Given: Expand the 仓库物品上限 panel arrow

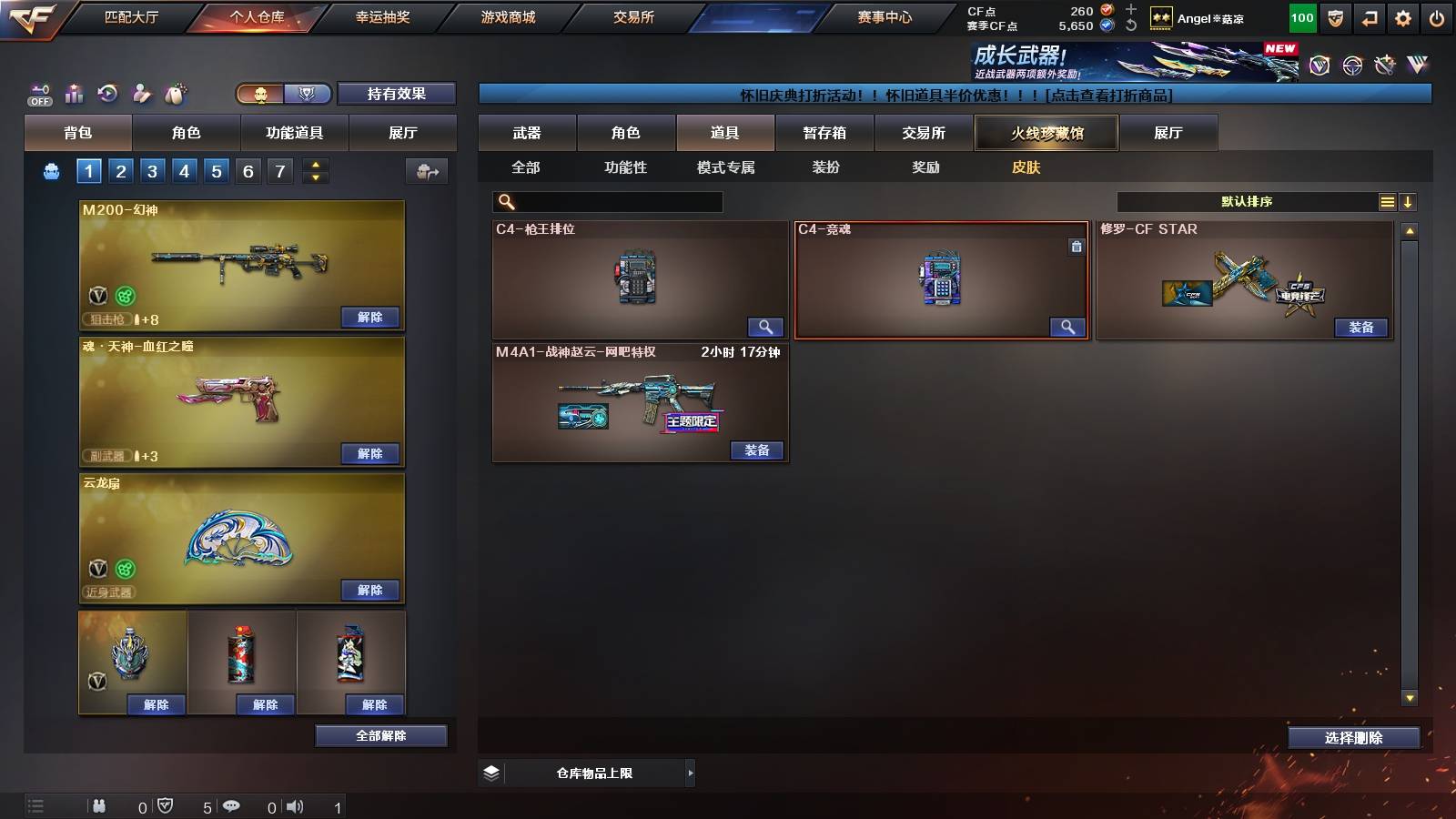Looking at the screenshot, I should point(689,773).
